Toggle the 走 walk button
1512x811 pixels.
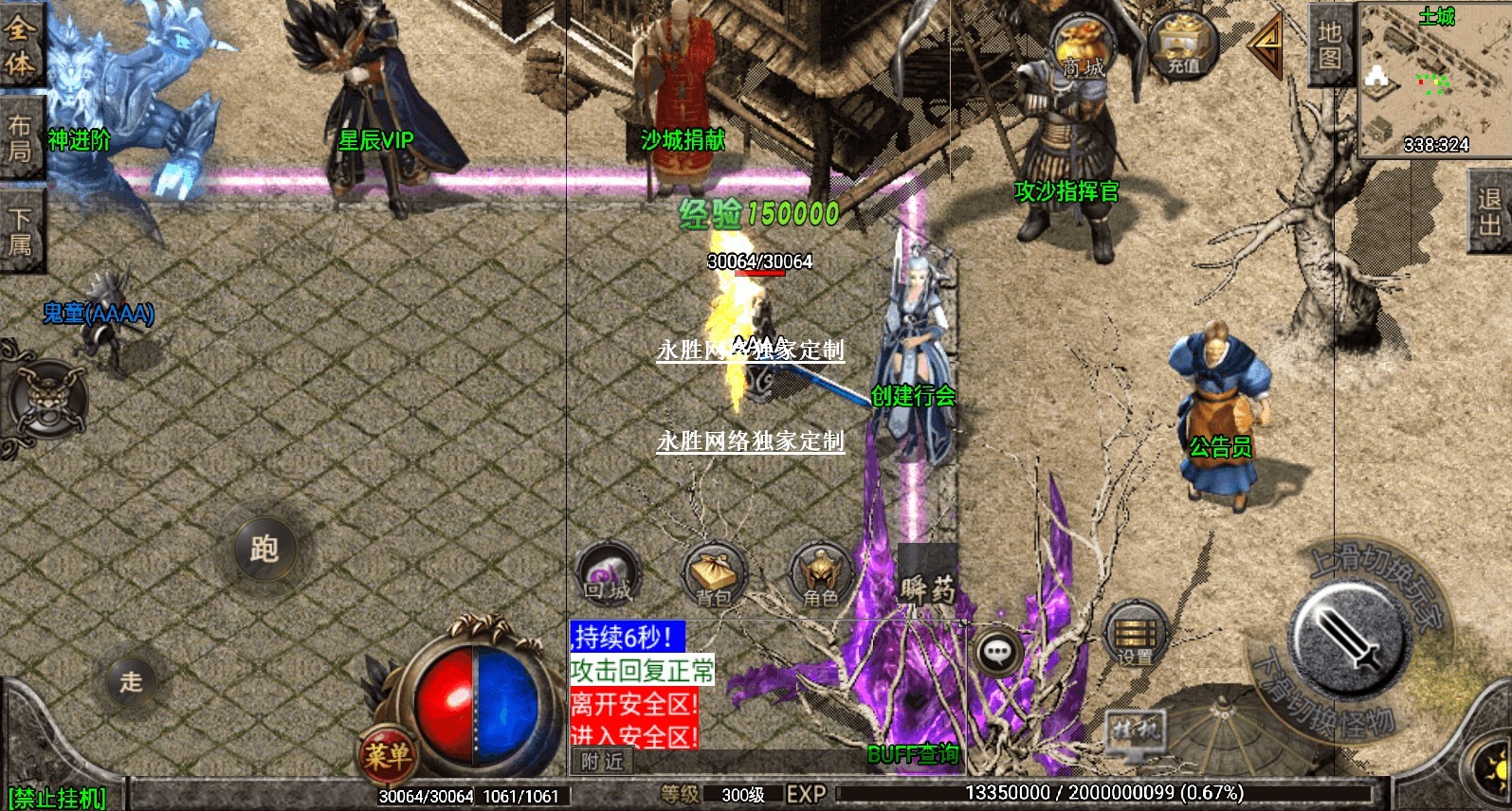[x=131, y=680]
